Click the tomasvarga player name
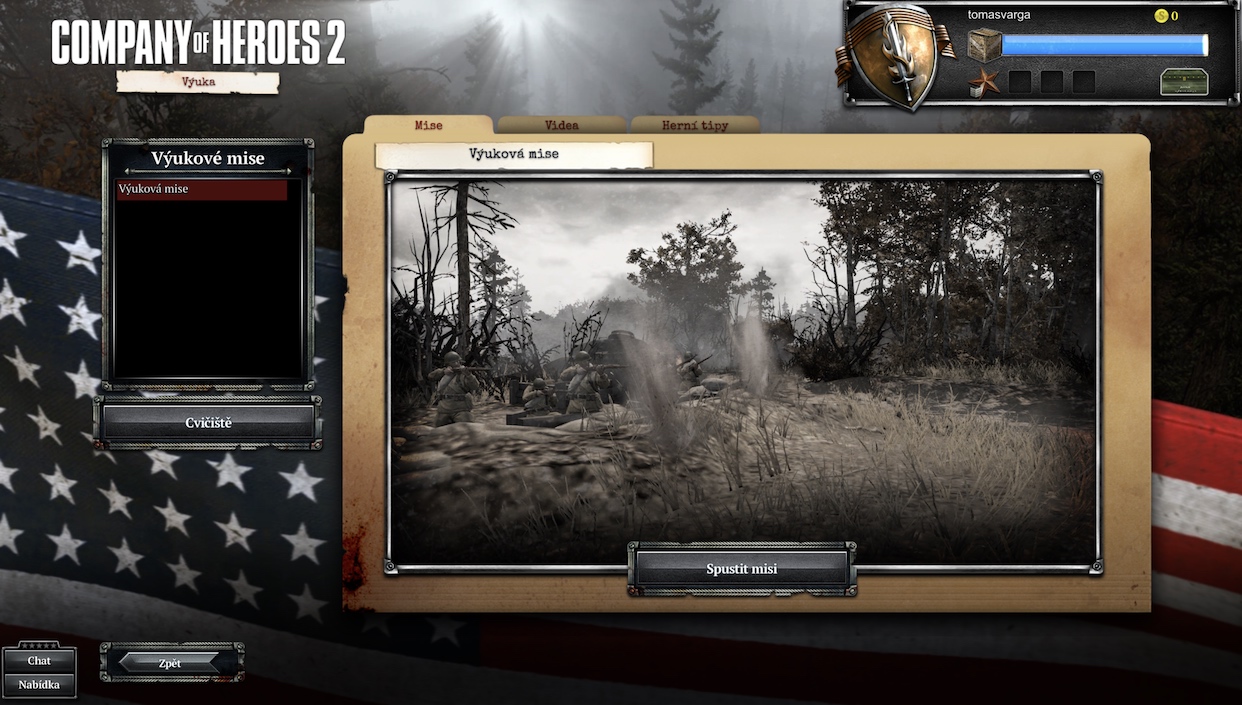 (x=998, y=15)
